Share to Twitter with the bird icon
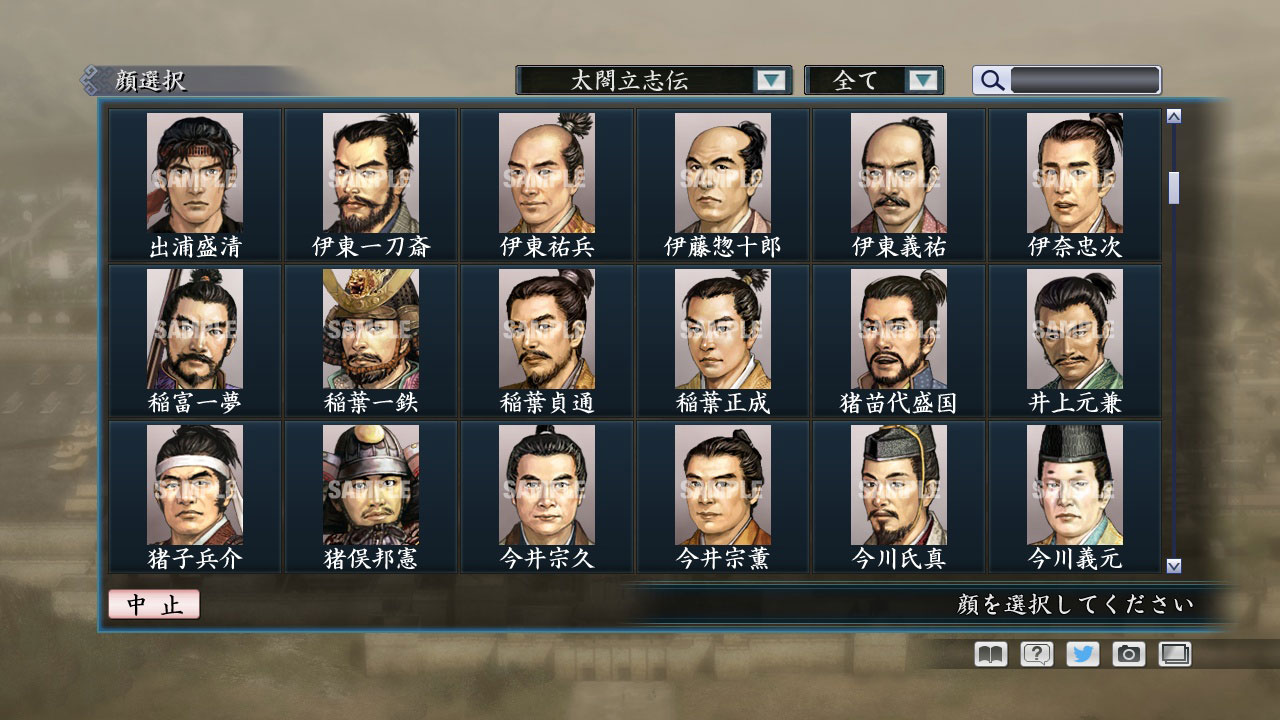The image size is (1280, 720). (x=1081, y=654)
